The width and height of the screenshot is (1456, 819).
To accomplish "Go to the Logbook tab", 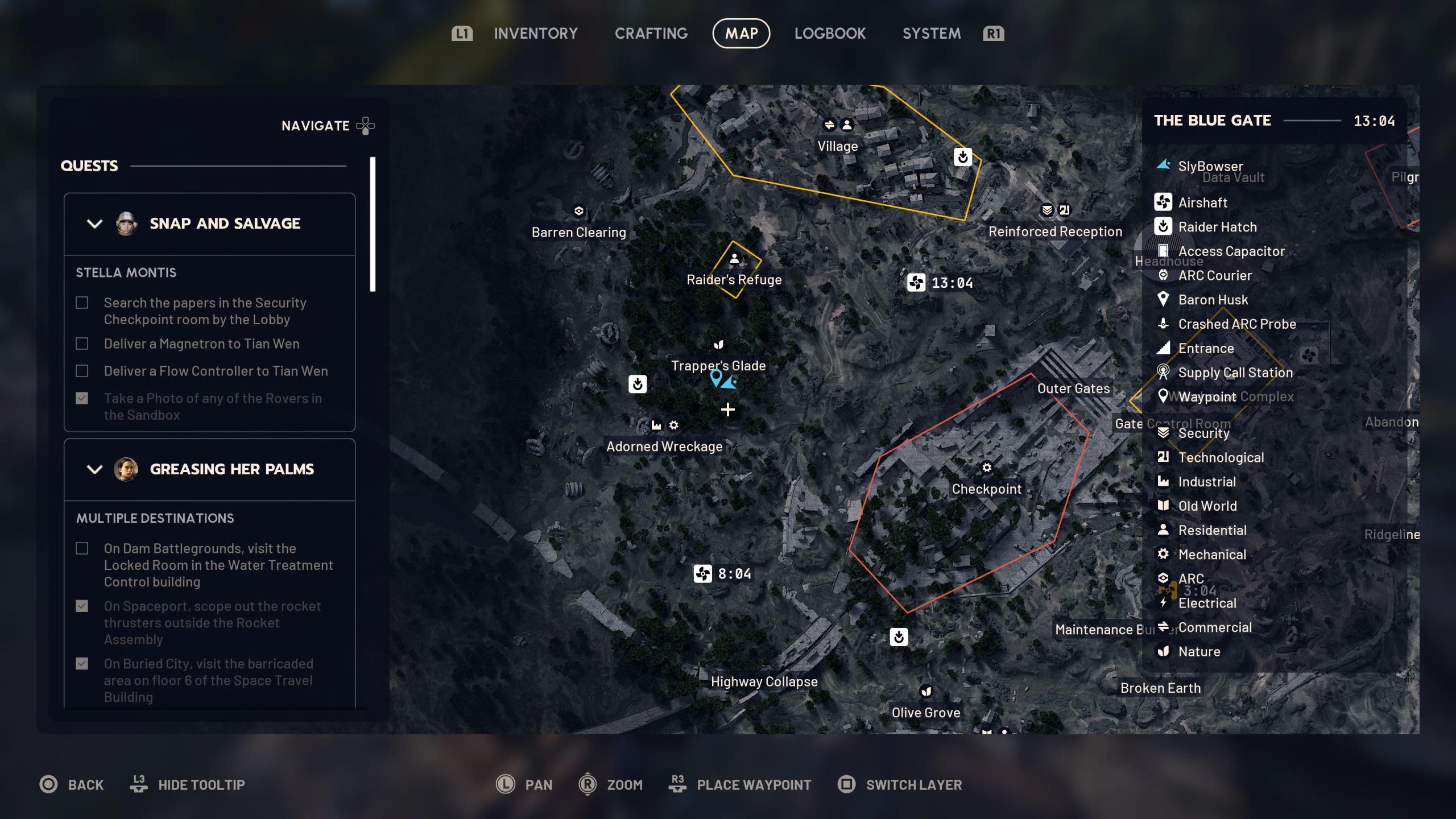I will pos(830,34).
